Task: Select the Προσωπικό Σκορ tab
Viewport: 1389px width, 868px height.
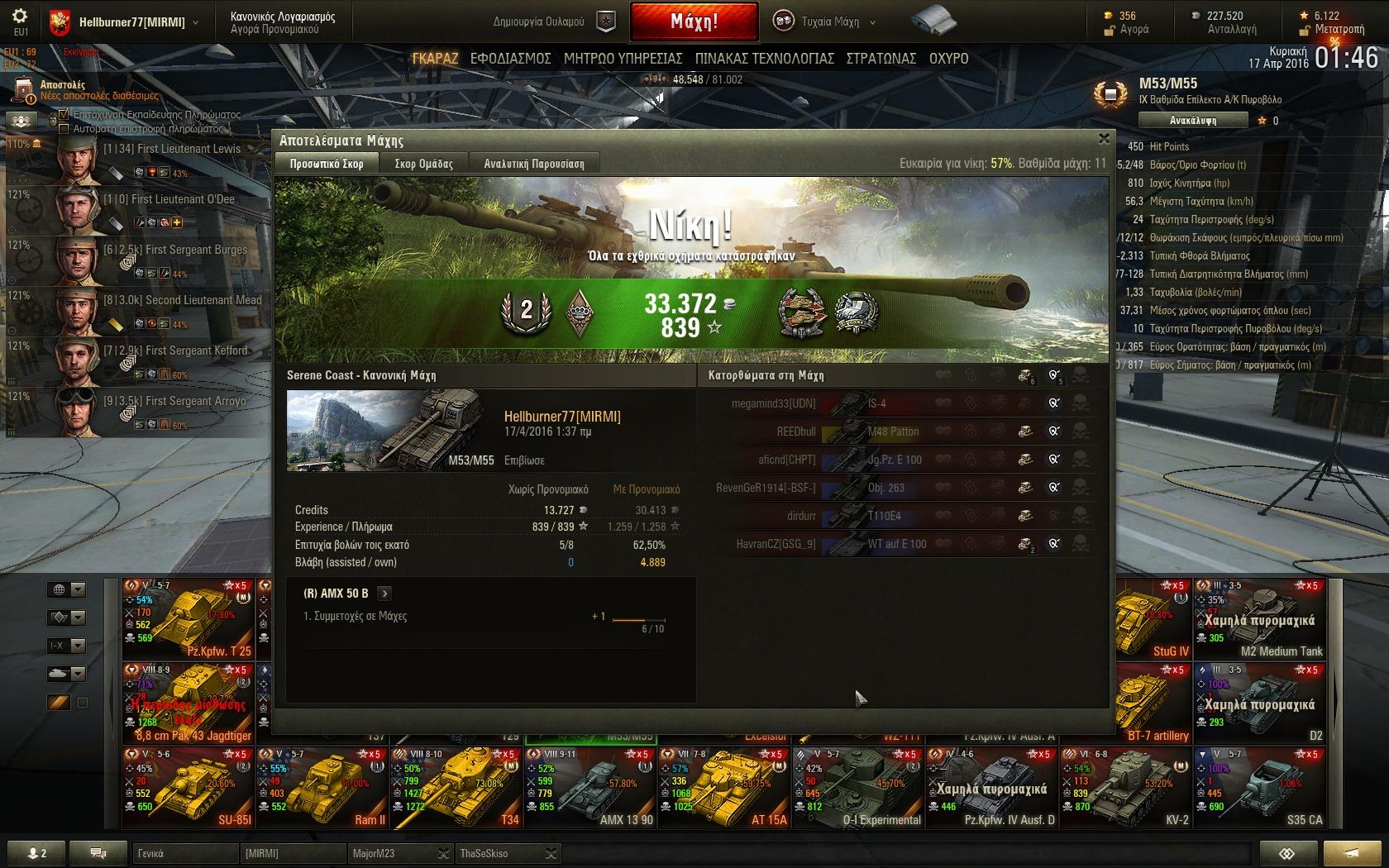Action: [327, 164]
